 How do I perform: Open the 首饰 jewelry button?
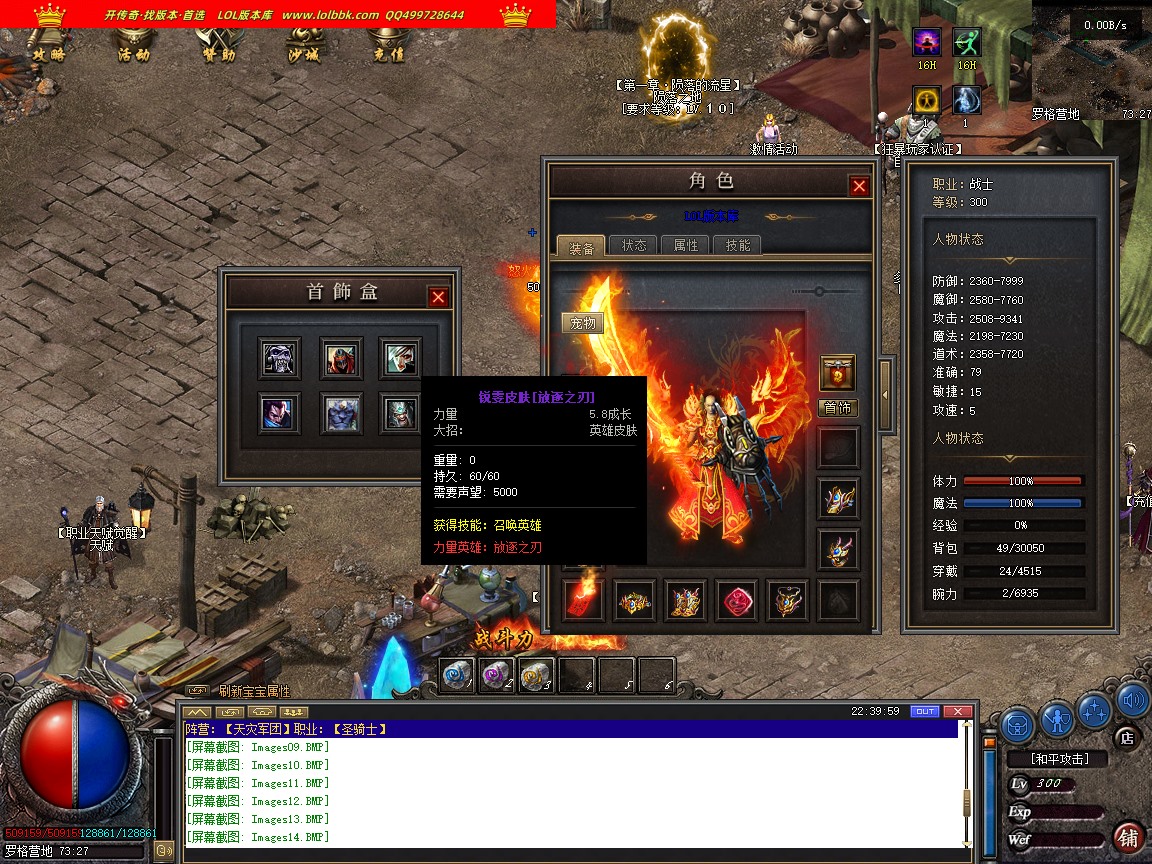(x=838, y=408)
